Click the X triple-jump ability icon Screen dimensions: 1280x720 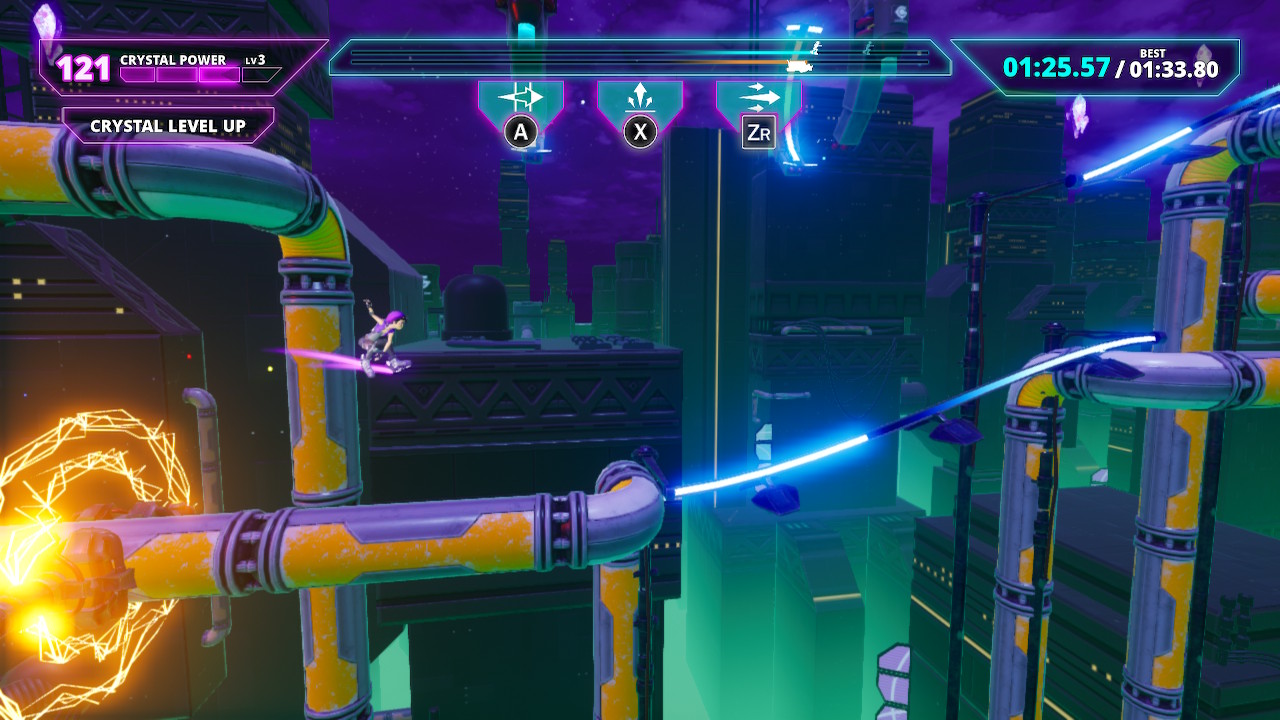pyautogui.click(x=639, y=96)
